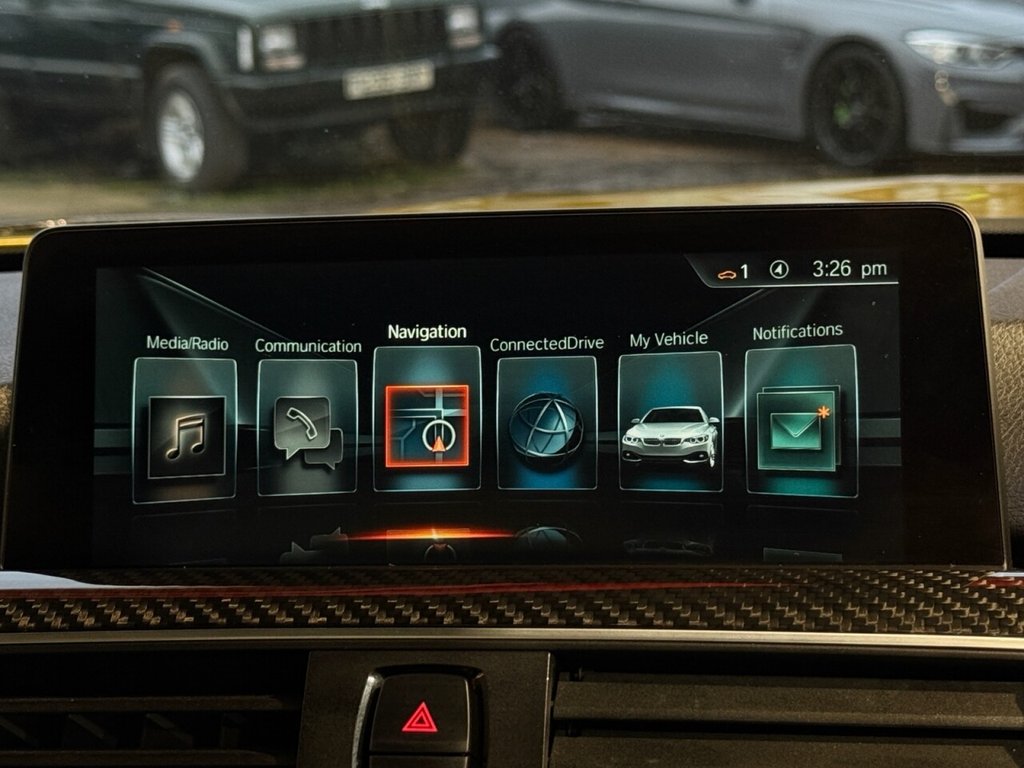Open the ConnectedDrive globe tile

(546, 424)
